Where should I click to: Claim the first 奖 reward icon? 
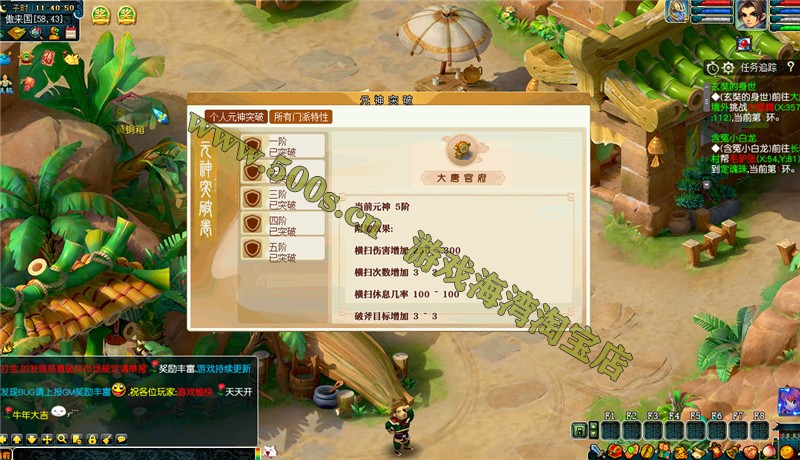pyautogui.click(x=100, y=14)
